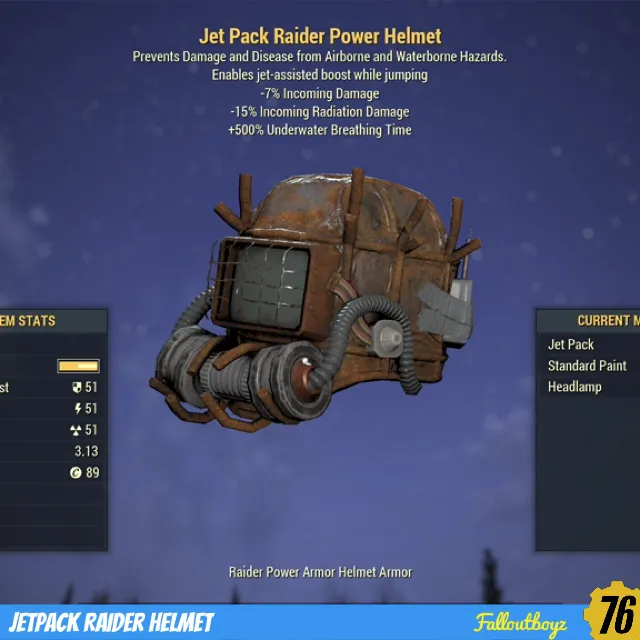
Task: Choose the Standard Paint mod row
Action: click(x=587, y=366)
